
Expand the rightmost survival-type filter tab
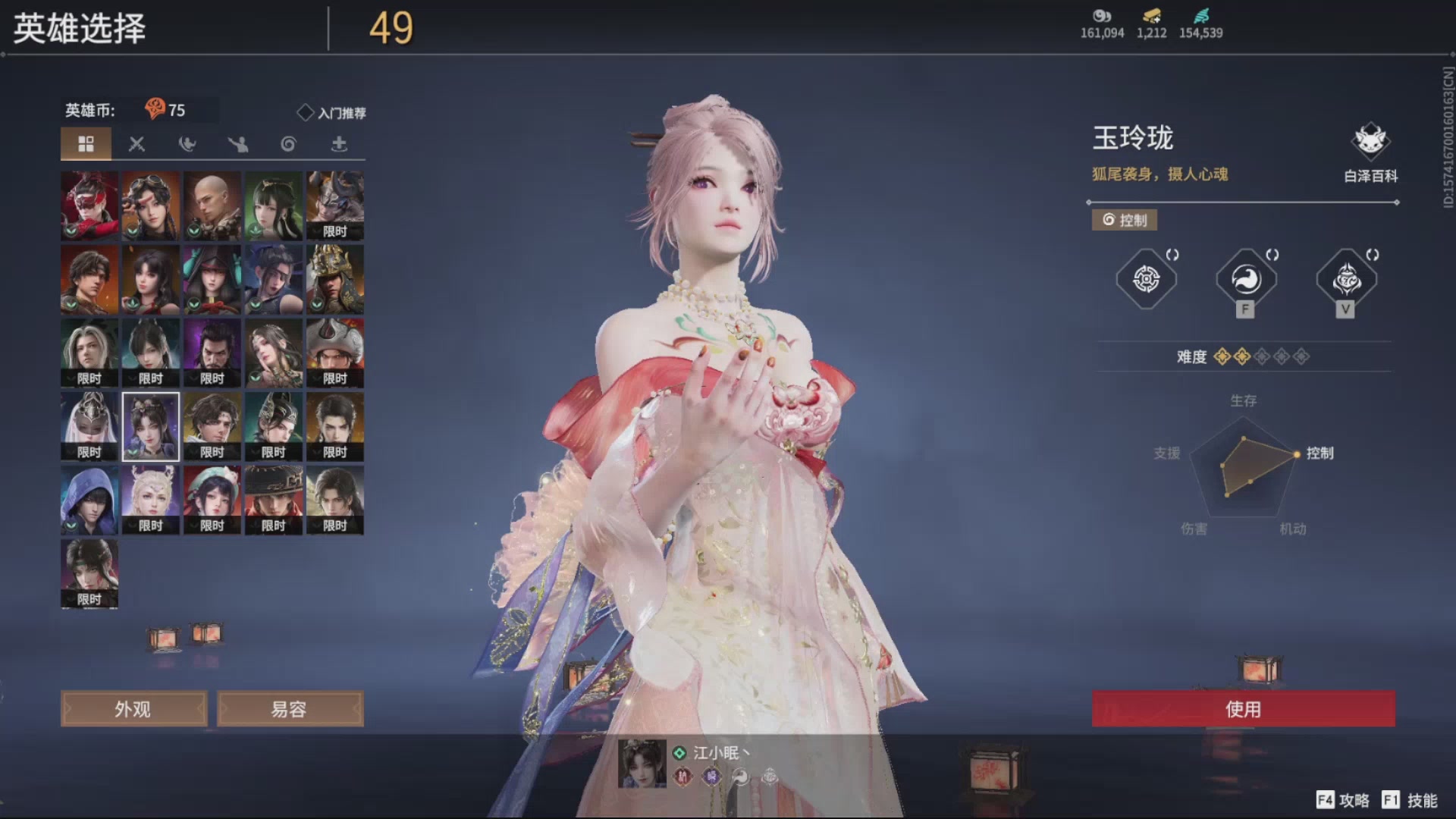339,144
